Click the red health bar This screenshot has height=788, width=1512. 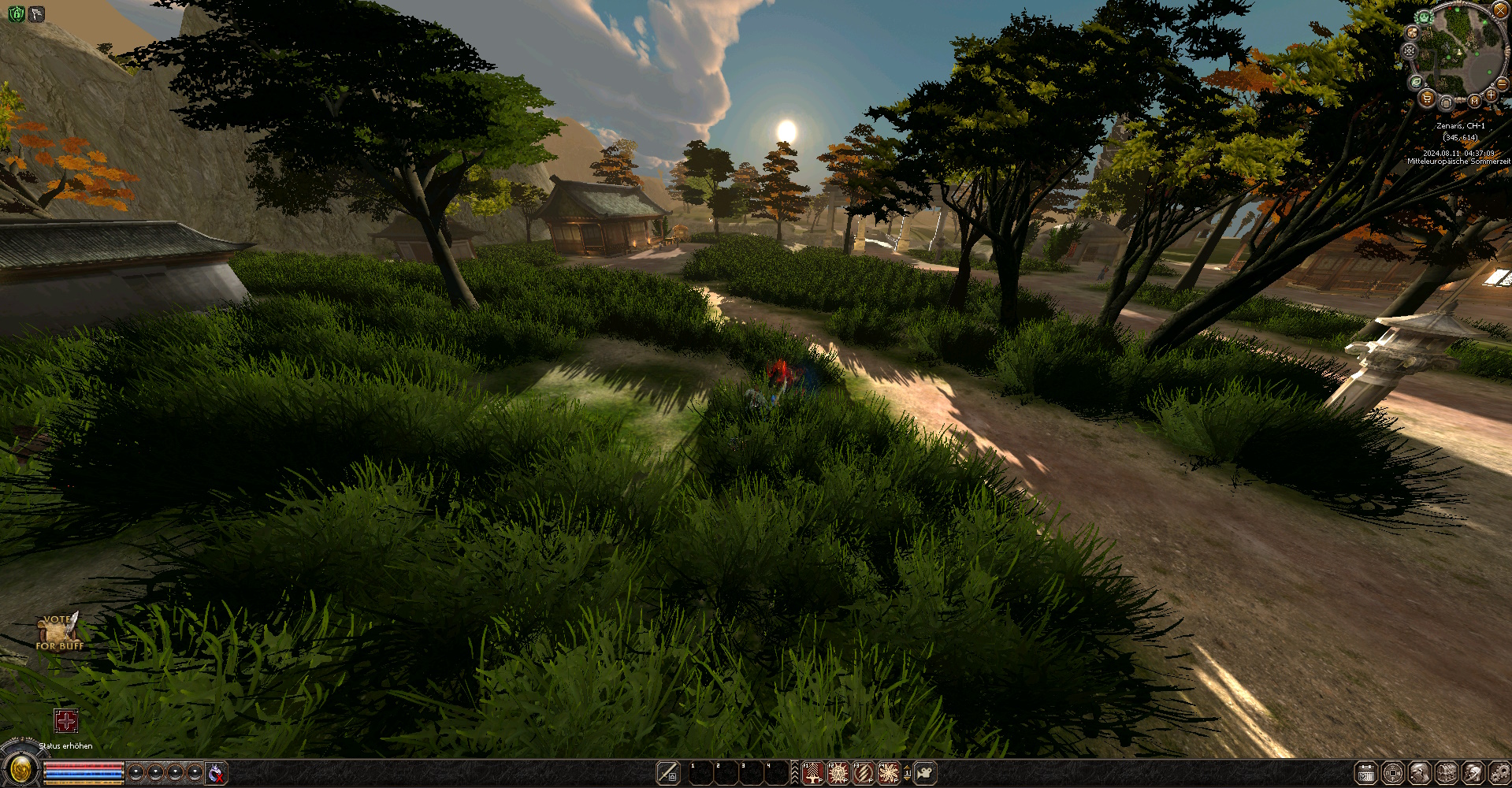pyautogui.click(x=83, y=766)
